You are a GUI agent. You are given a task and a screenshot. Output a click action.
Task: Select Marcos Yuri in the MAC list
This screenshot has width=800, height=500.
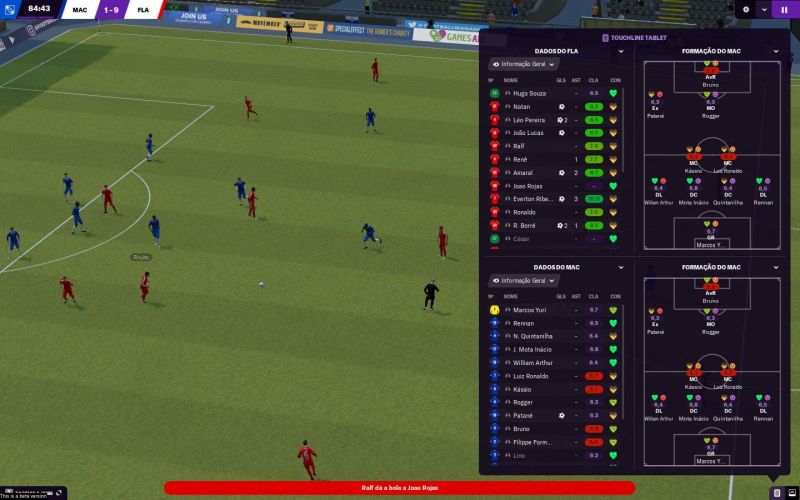pyautogui.click(x=531, y=310)
